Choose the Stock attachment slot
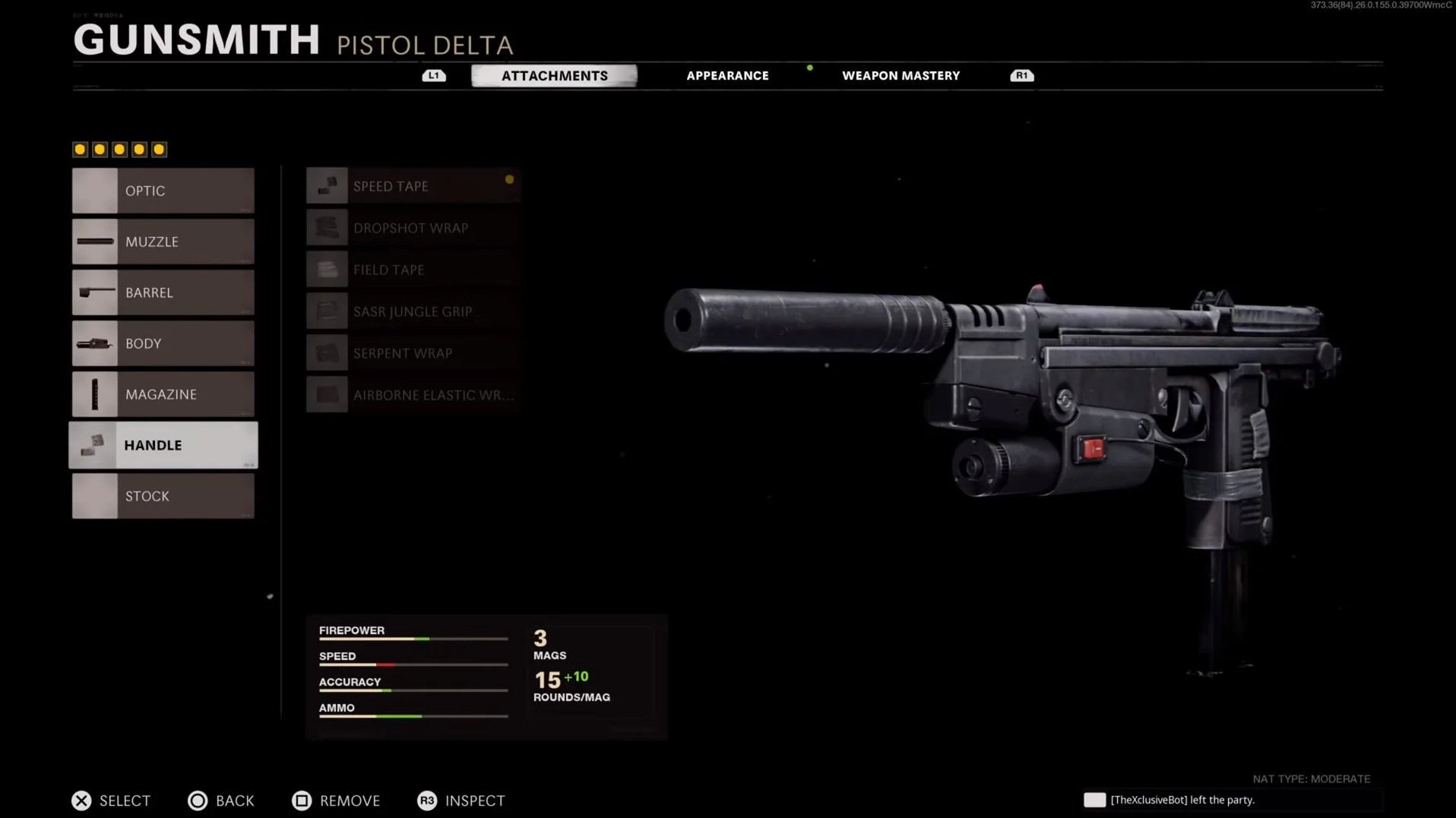Screen dimensions: 1456x818 point(163,496)
